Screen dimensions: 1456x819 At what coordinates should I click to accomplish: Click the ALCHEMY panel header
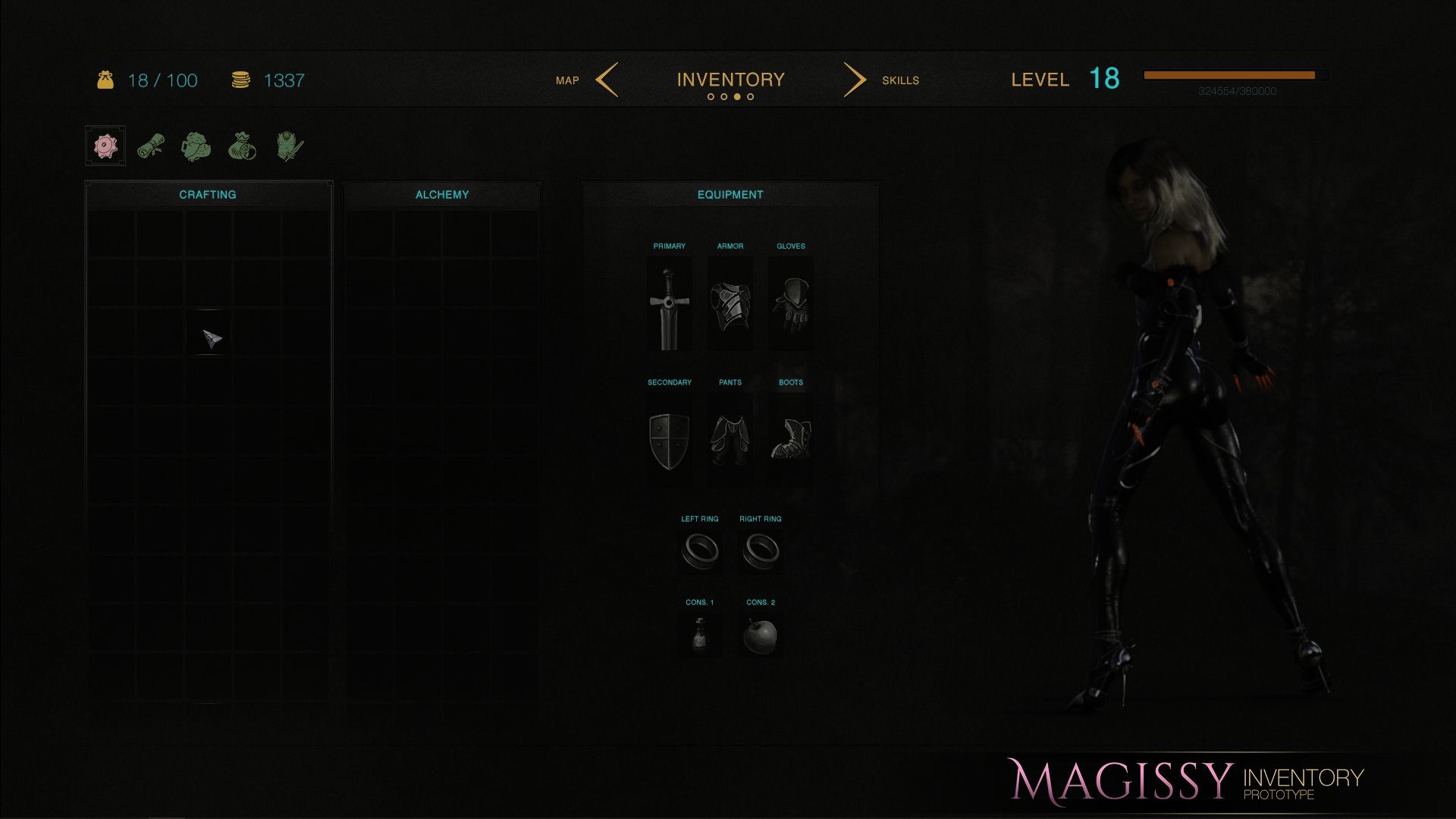(x=442, y=194)
